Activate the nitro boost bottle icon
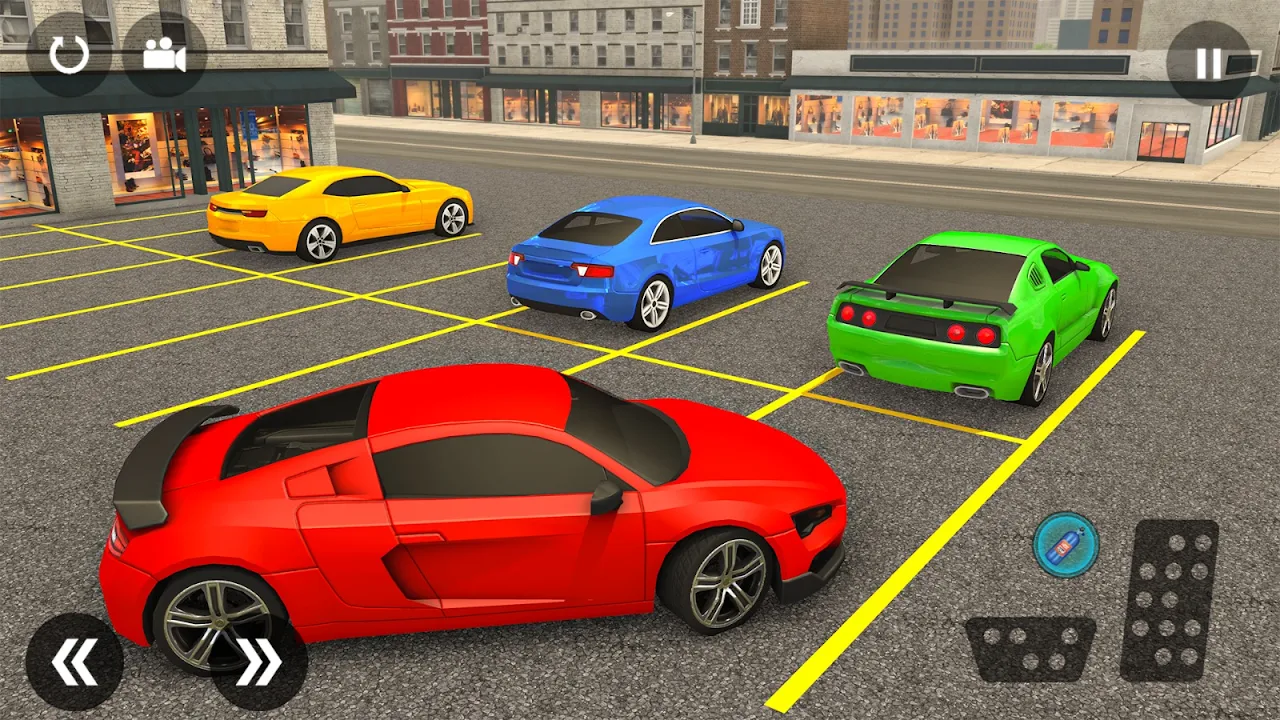The width and height of the screenshot is (1280, 720). click(x=1066, y=545)
